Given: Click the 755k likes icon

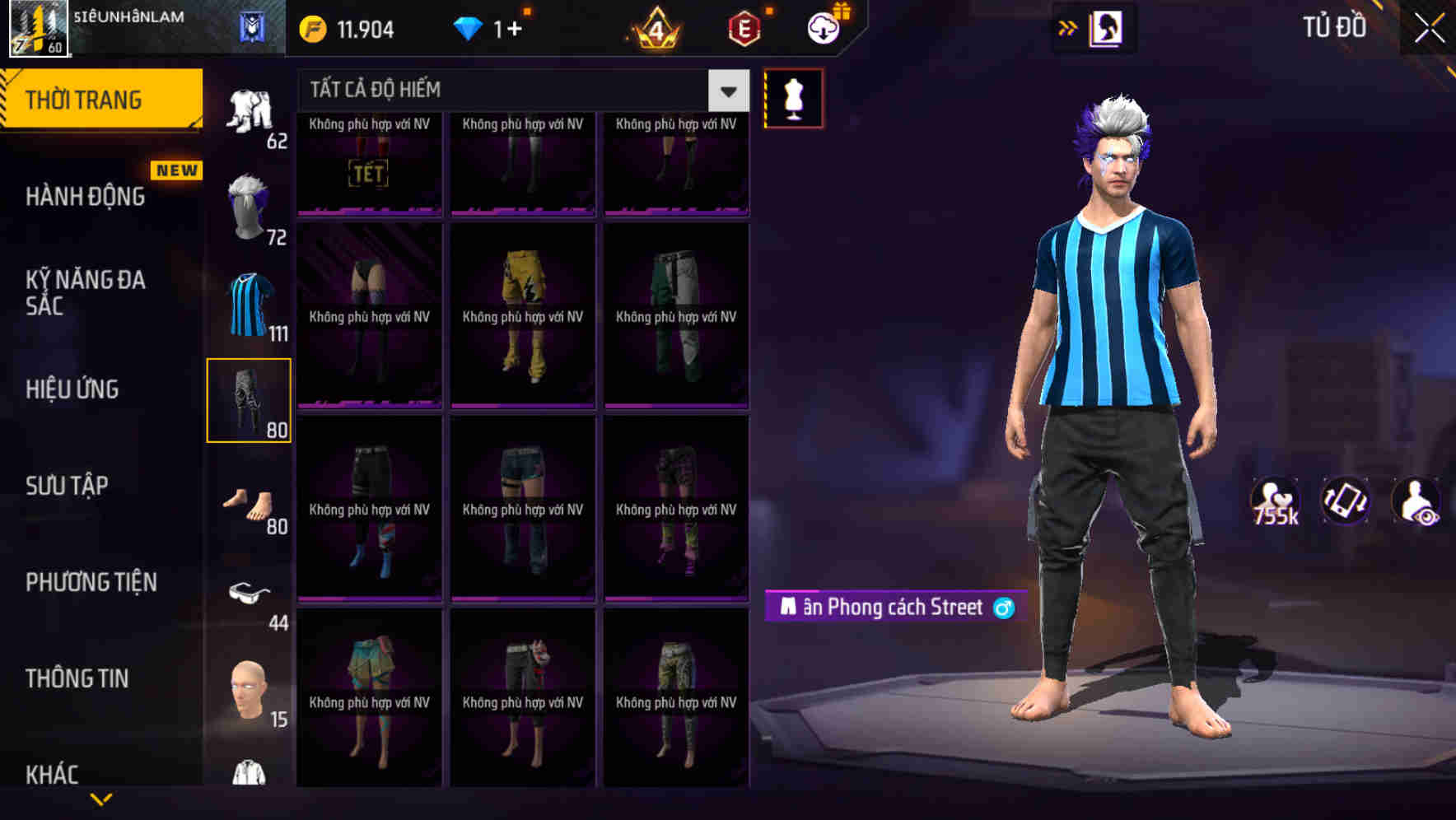Looking at the screenshot, I should click(x=1276, y=501).
